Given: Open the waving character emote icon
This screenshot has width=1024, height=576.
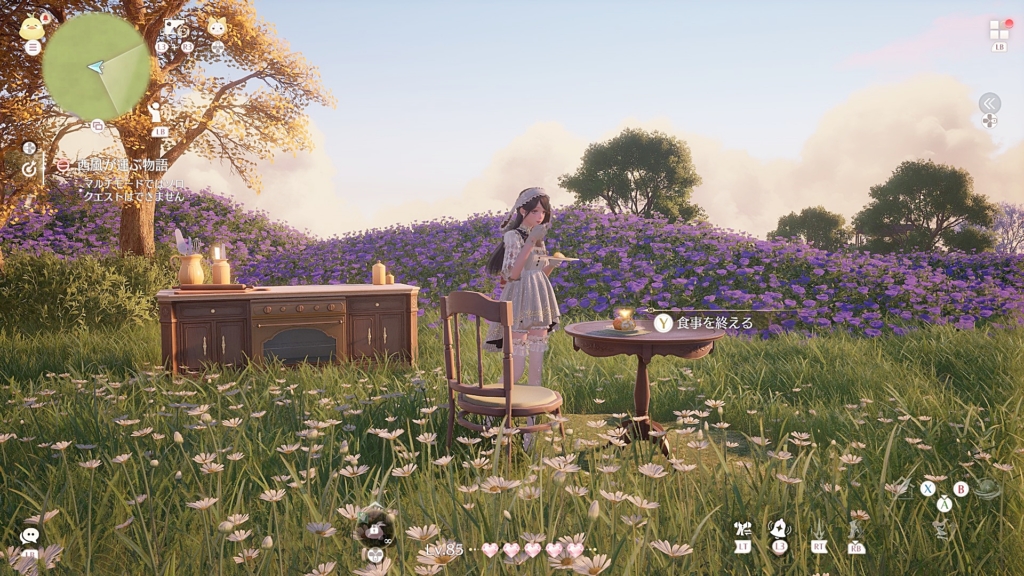Looking at the screenshot, I should tap(157, 113).
